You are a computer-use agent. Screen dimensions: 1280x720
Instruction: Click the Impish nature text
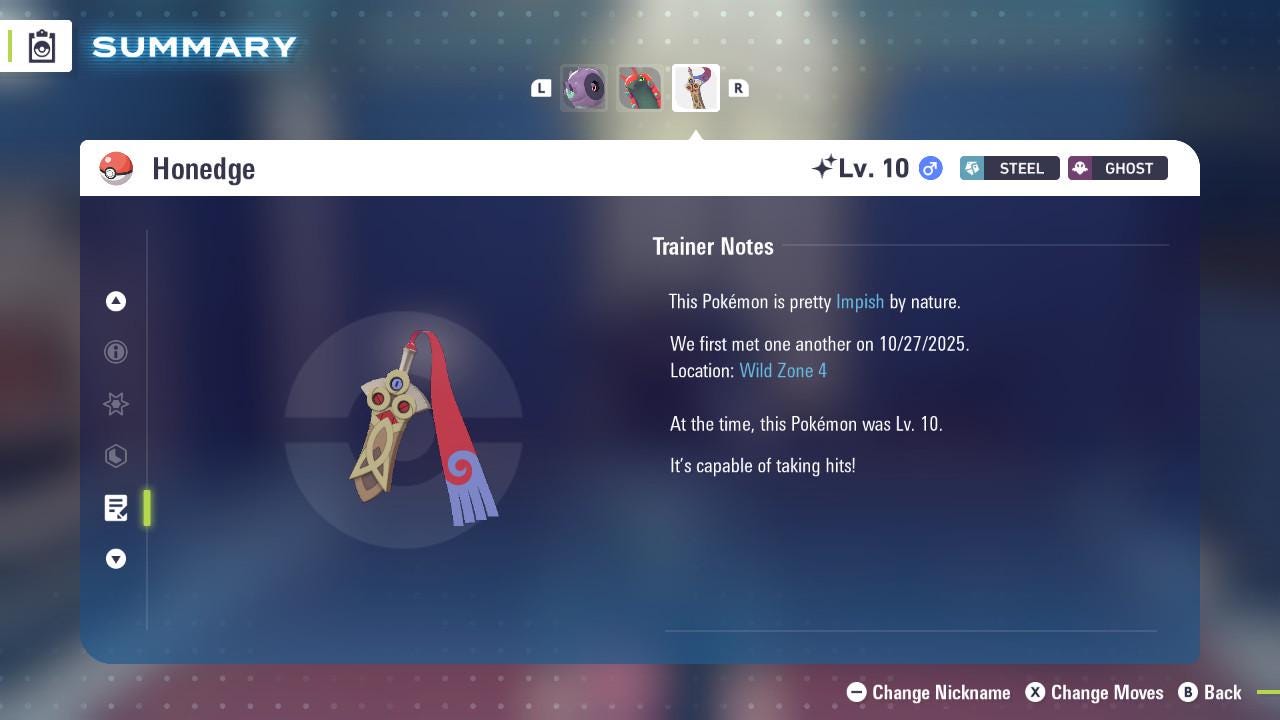860,301
